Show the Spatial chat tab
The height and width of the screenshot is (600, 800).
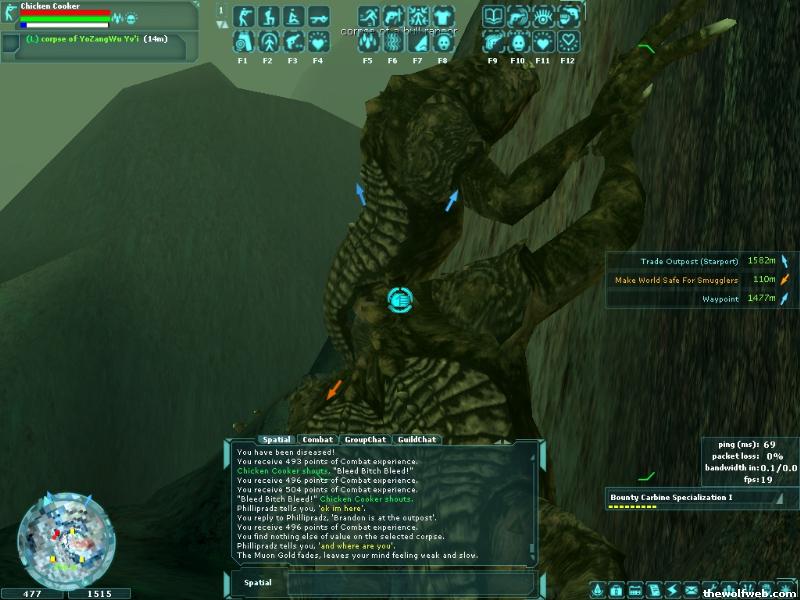click(274, 439)
